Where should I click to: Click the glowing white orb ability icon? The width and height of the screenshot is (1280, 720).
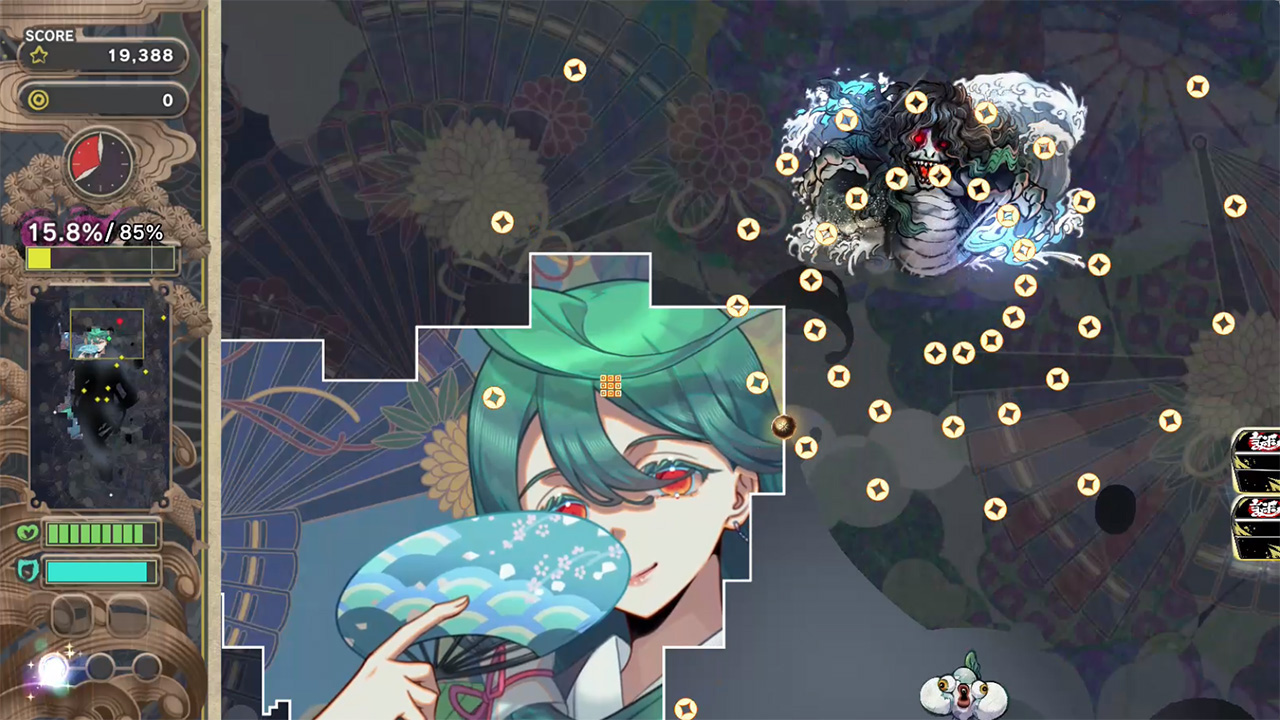53,667
